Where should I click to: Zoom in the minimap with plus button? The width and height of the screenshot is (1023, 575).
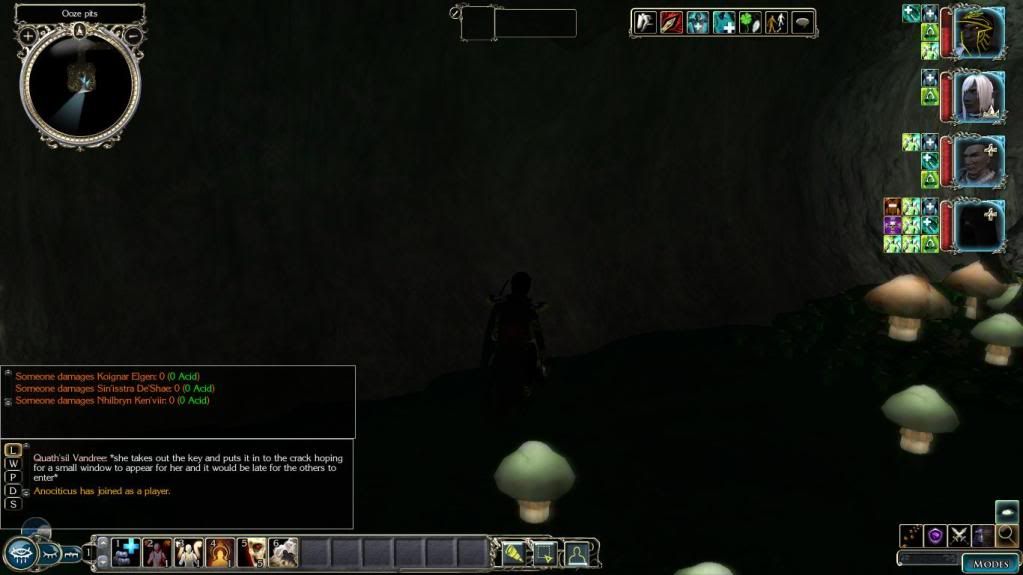point(28,36)
